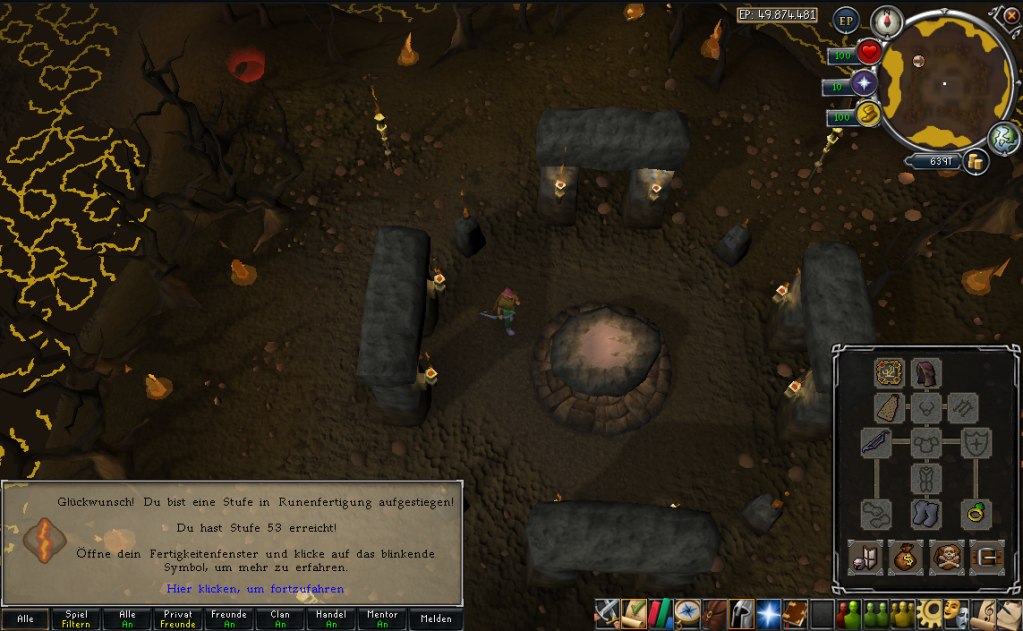Screen dimensions: 1023x631
Task: Toggle run with the boot icon
Action: tap(867, 116)
